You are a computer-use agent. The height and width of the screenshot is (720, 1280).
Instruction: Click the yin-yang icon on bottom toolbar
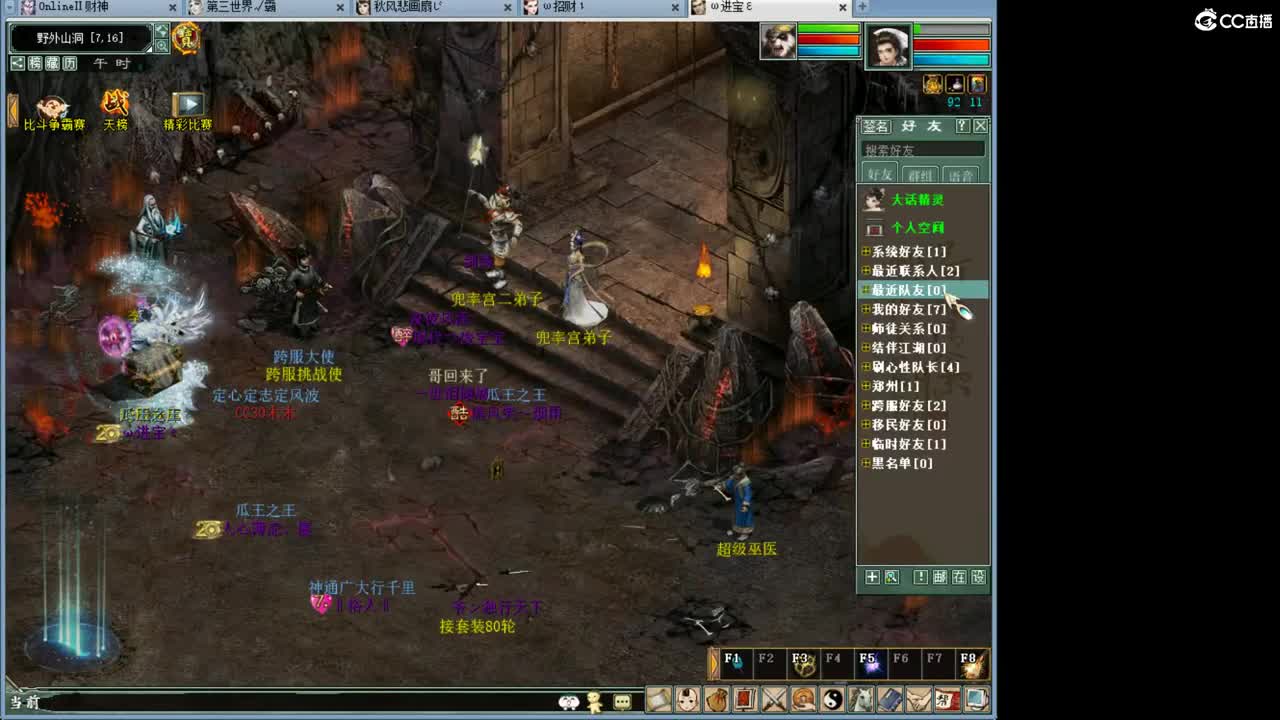point(835,702)
